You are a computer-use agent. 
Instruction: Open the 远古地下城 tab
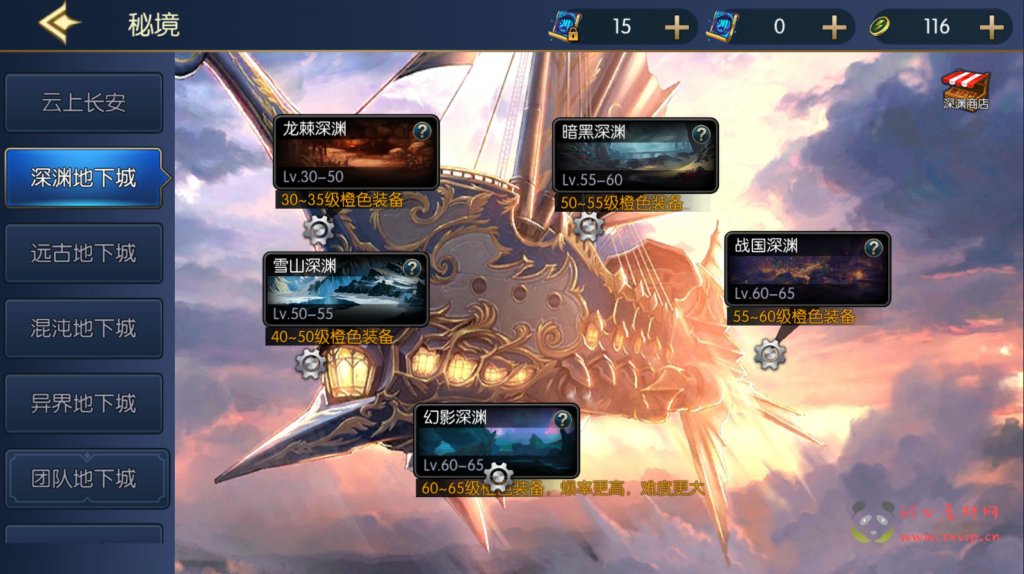click(x=84, y=253)
